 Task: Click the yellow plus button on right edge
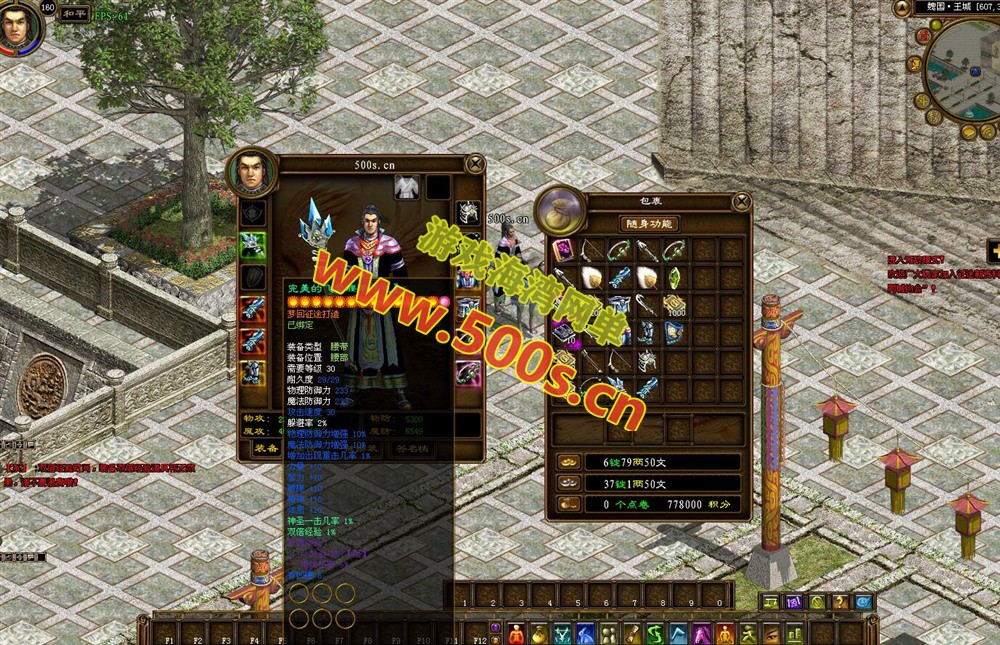(x=993, y=251)
